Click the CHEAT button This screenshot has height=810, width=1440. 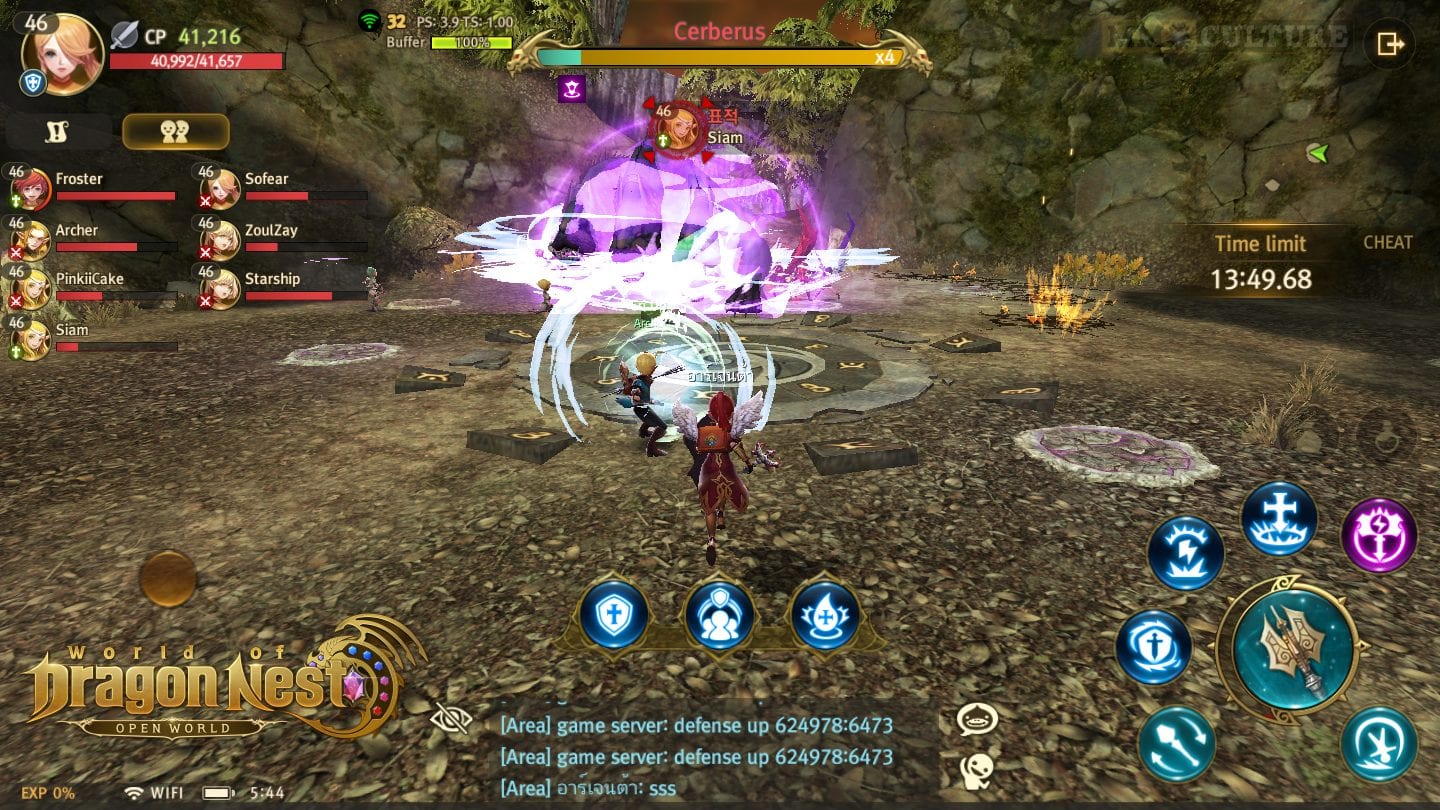click(x=1387, y=242)
